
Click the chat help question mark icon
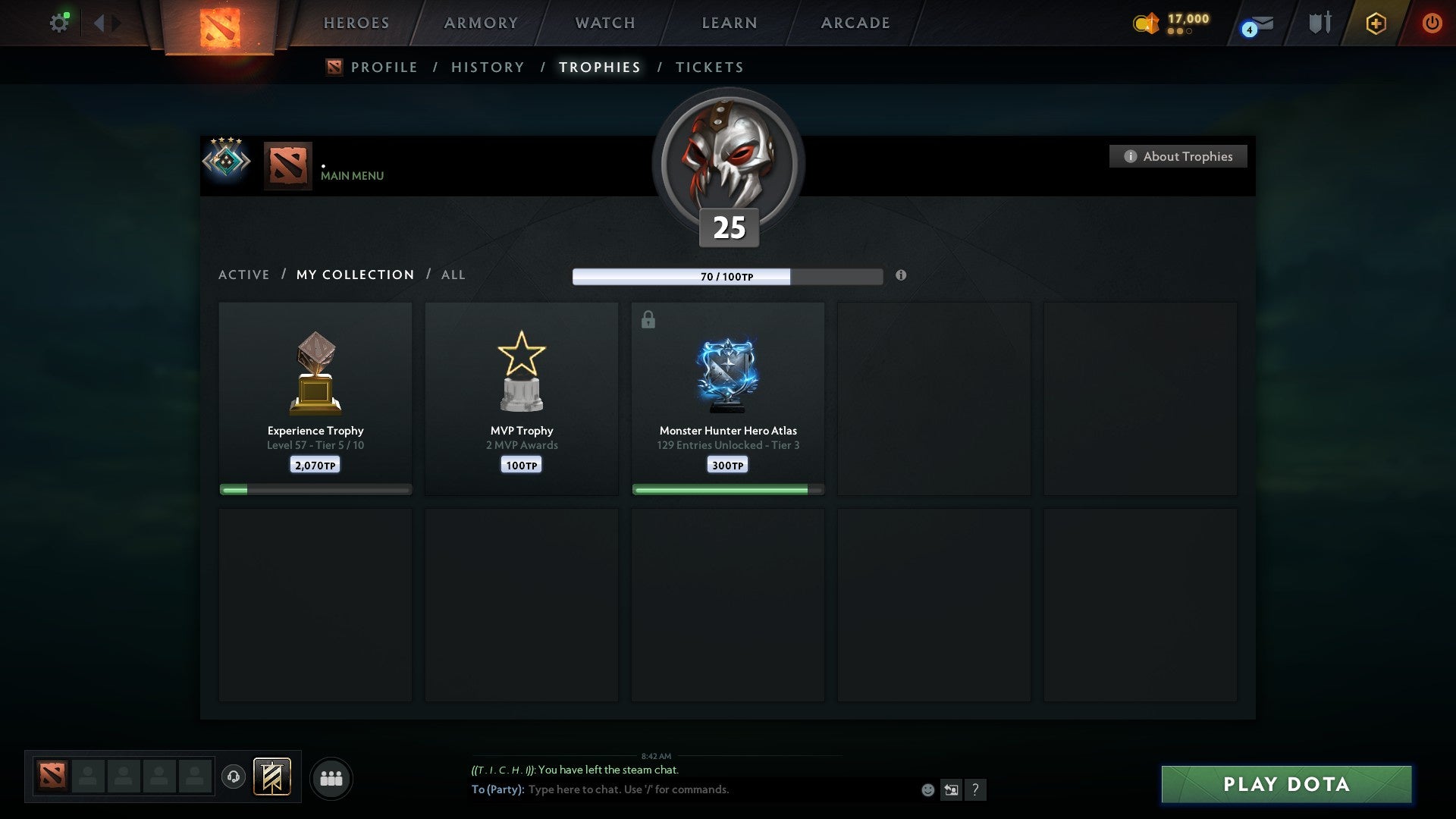click(975, 789)
